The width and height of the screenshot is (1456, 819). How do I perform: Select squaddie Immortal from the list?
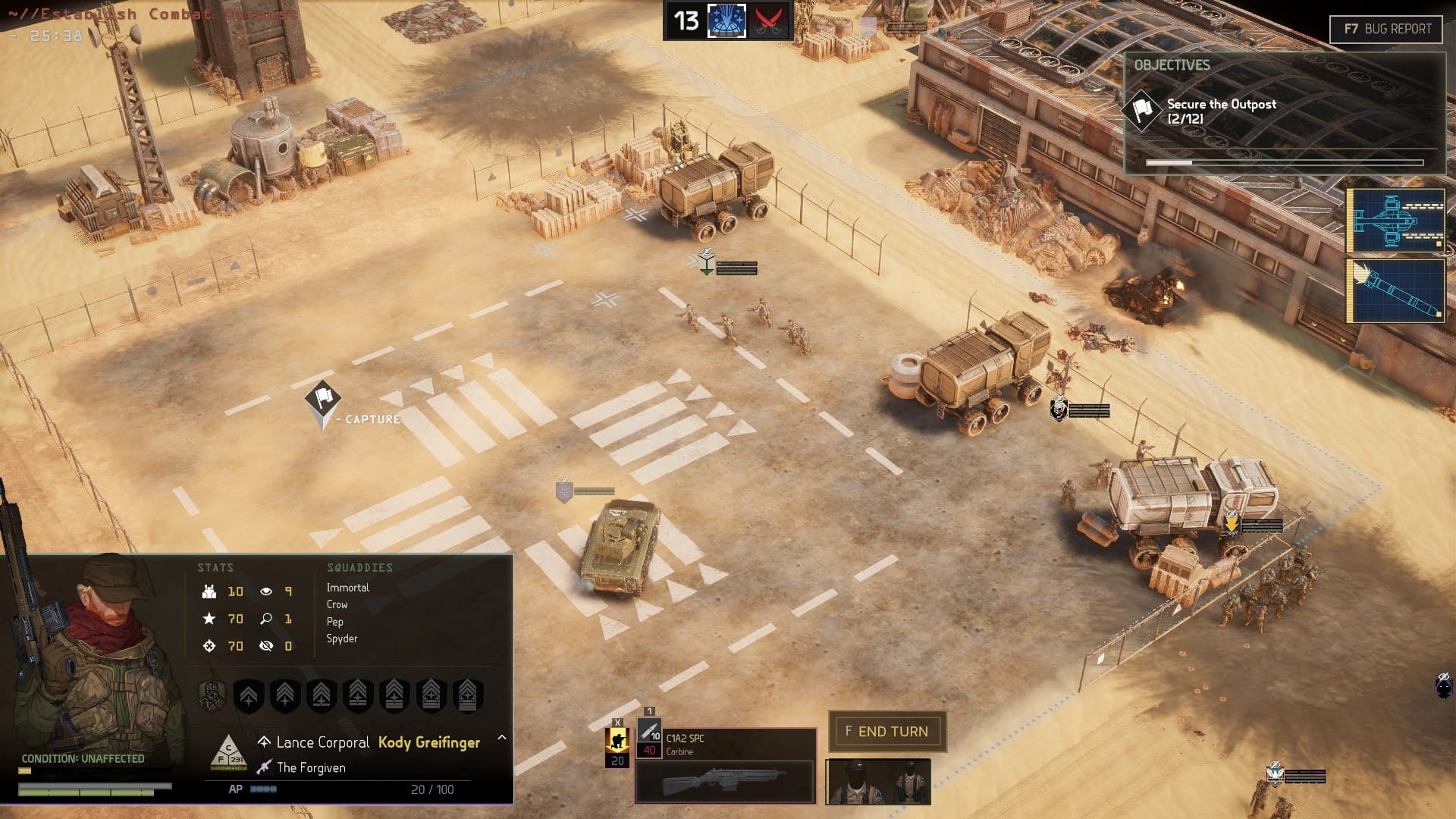348,588
